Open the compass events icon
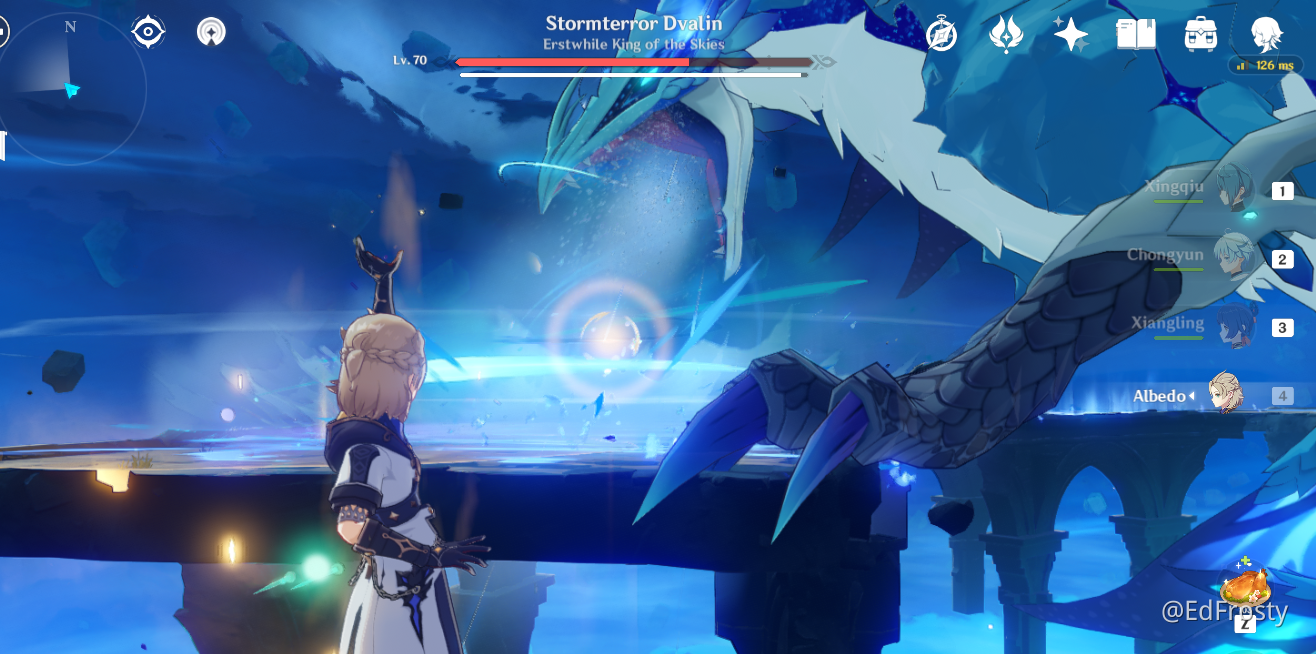1316x654 pixels. point(941,35)
